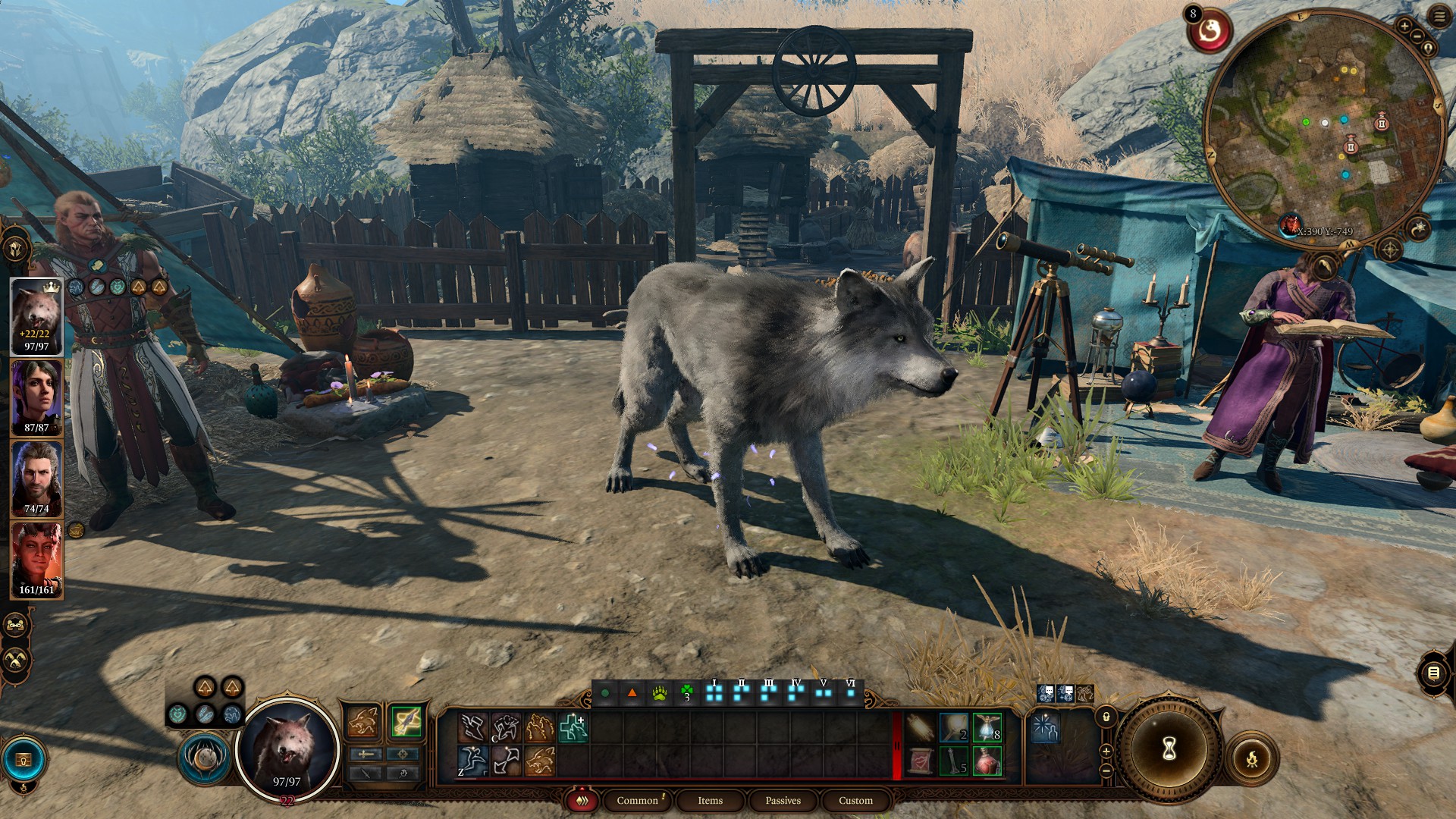Open the combat log button at right edge
This screenshot has height=819, width=1456.
click(x=1432, y=673)
